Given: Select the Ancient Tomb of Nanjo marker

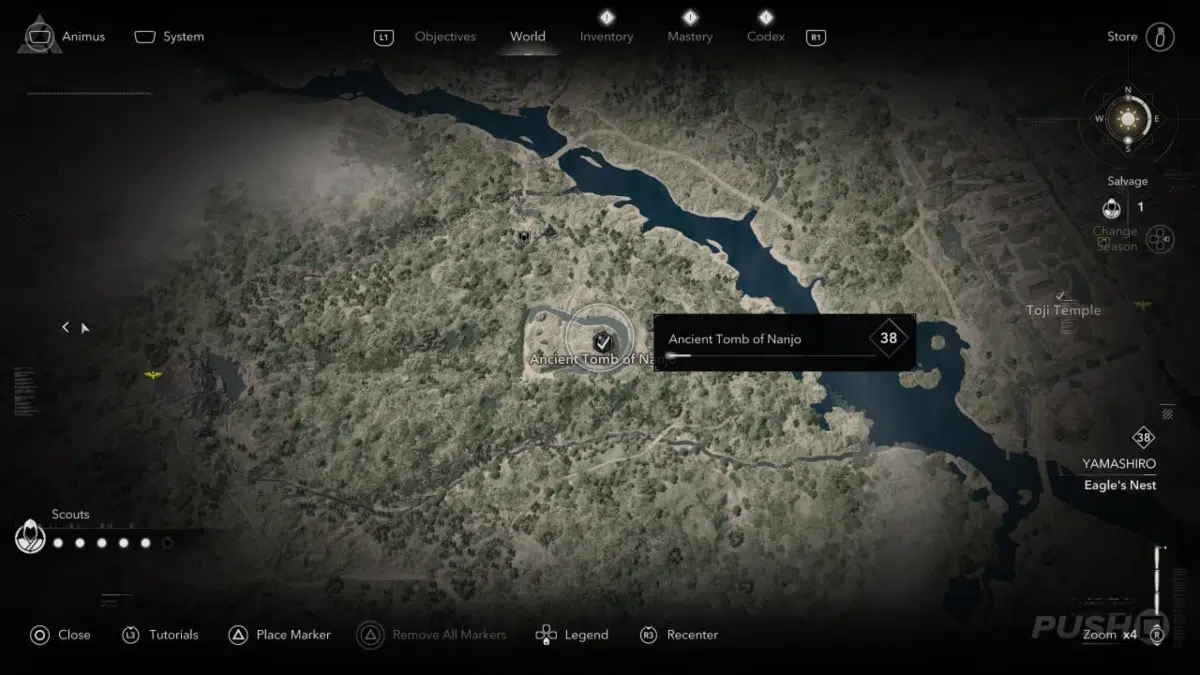Looking at the screenshot, I should (603, 341).
